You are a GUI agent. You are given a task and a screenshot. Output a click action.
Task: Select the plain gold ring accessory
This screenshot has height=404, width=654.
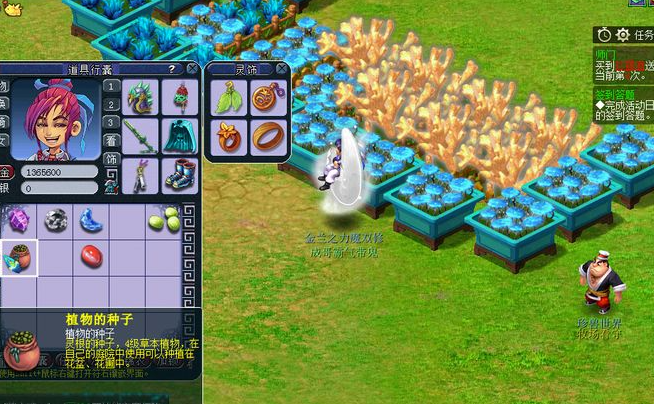pyautogui.click(x=268, y=136)
